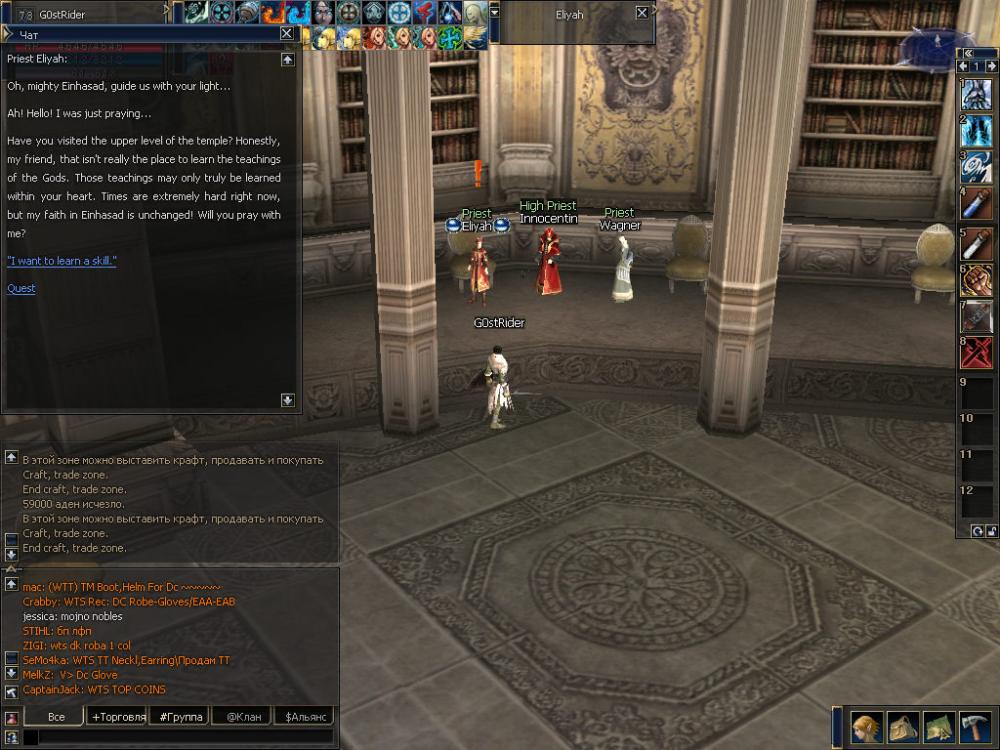This screenshot has height=750, width=1000.
Task: Switch hotbar to the next page arrow
Action: (990, 67)
